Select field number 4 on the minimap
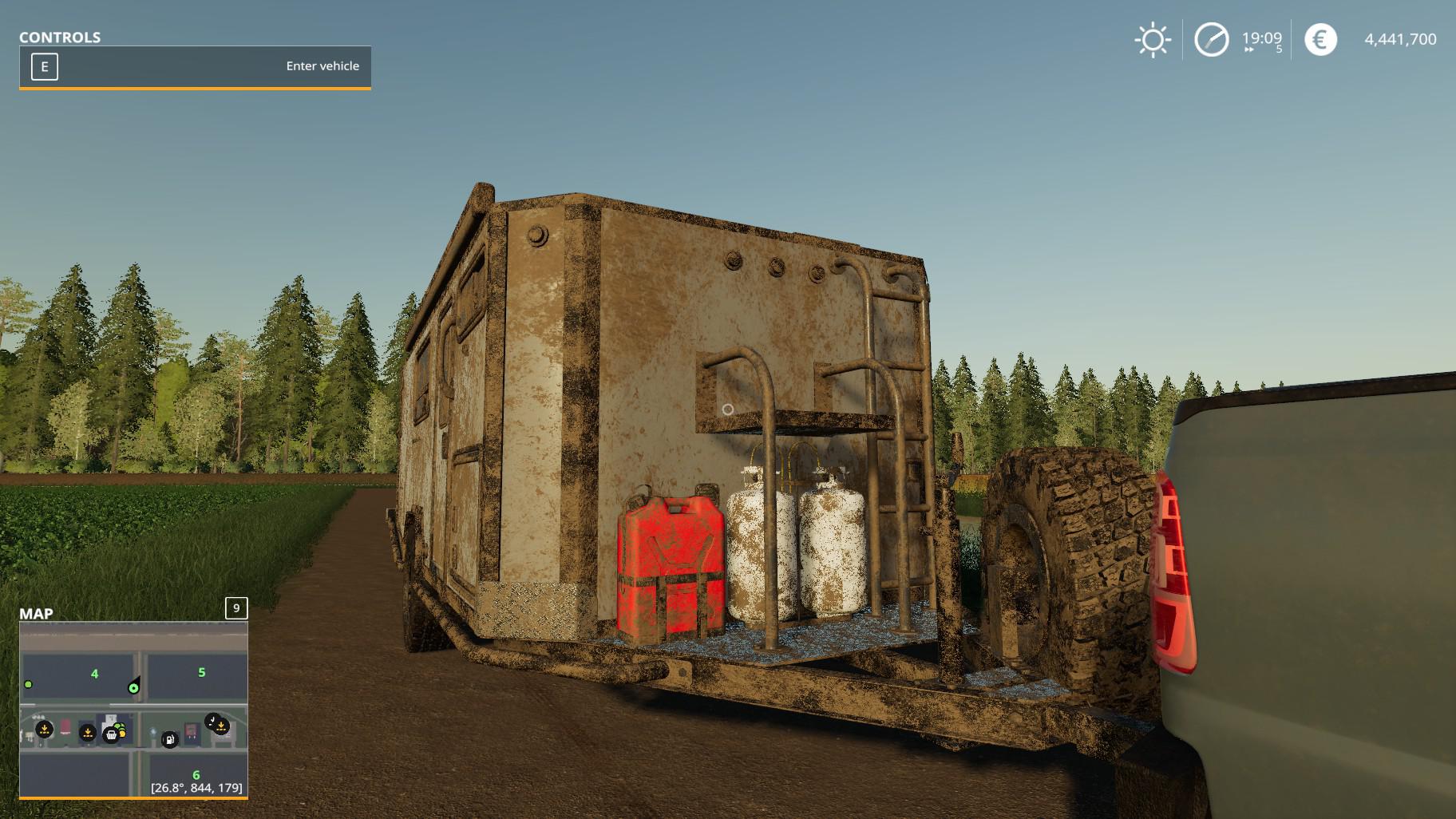 pos(94,674)
